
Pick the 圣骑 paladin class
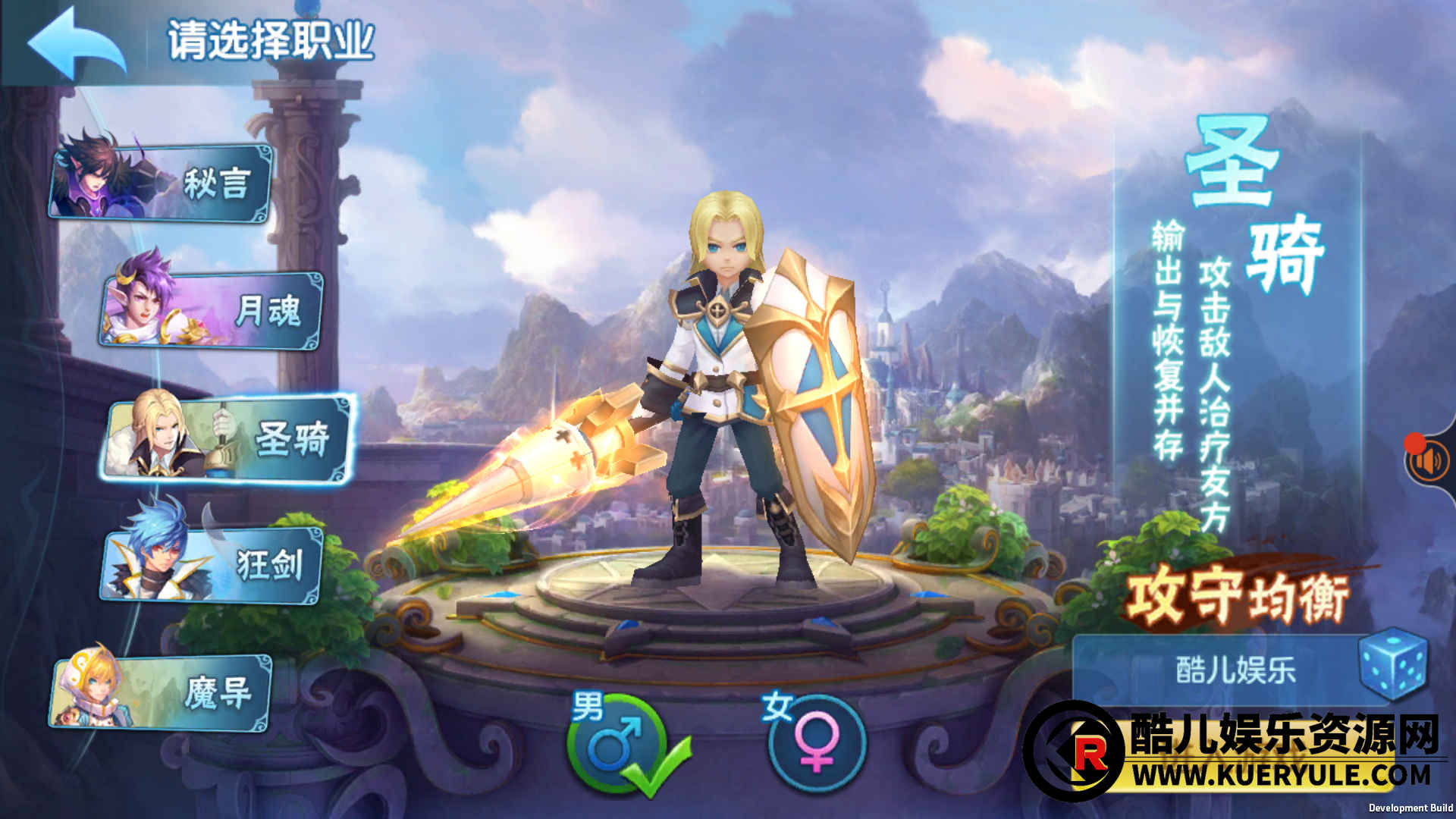coord(227,438)
